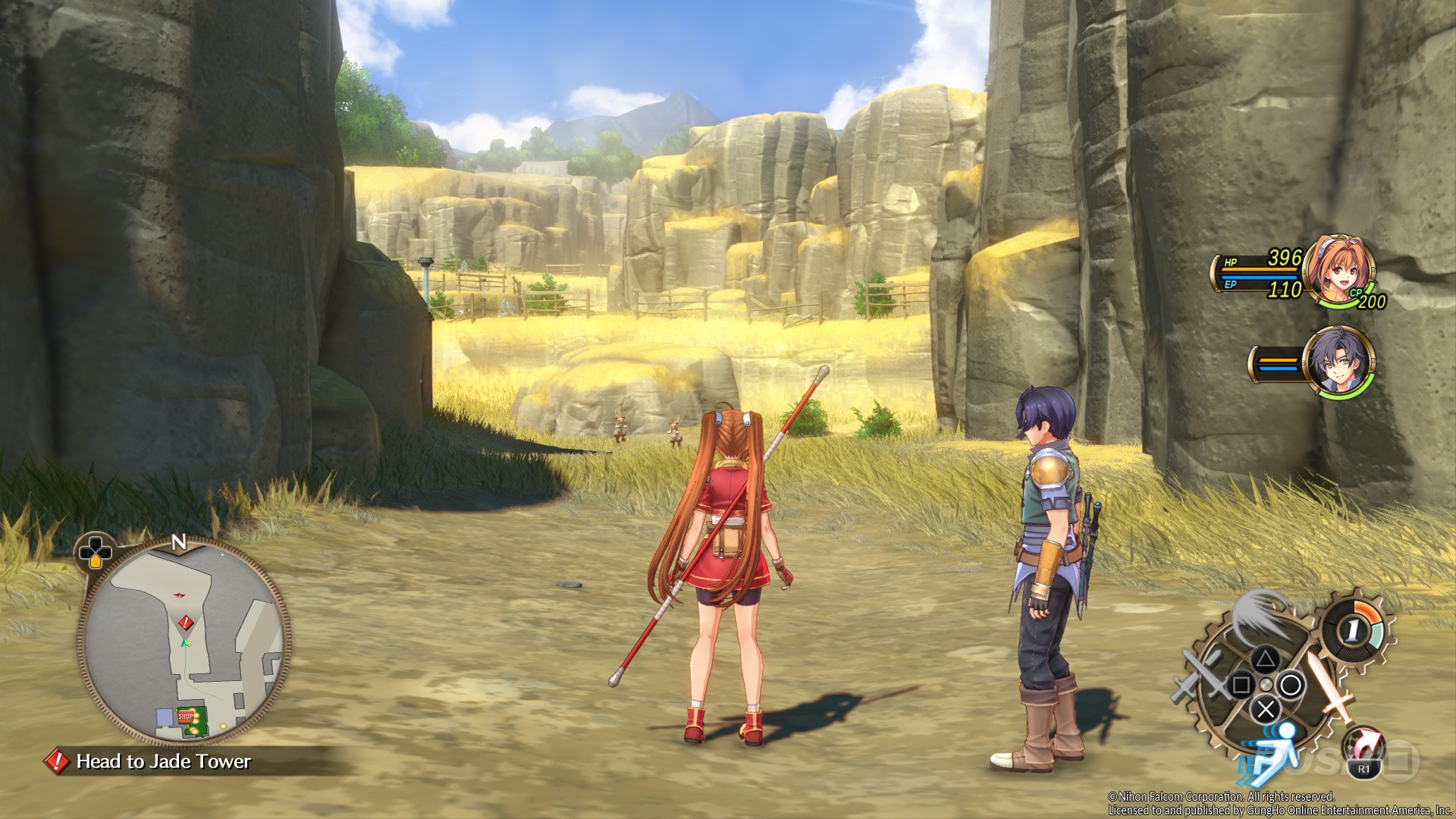Activate the blue running figure dash icon
1456x819 pixels.
coord(1272,751)
